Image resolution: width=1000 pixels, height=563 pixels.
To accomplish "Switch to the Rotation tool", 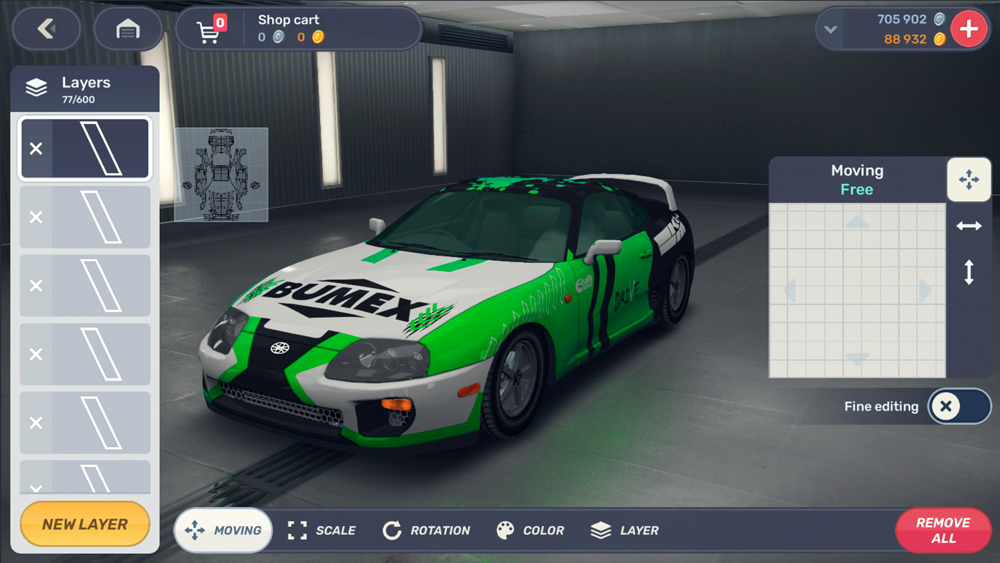I will (426, 530).
